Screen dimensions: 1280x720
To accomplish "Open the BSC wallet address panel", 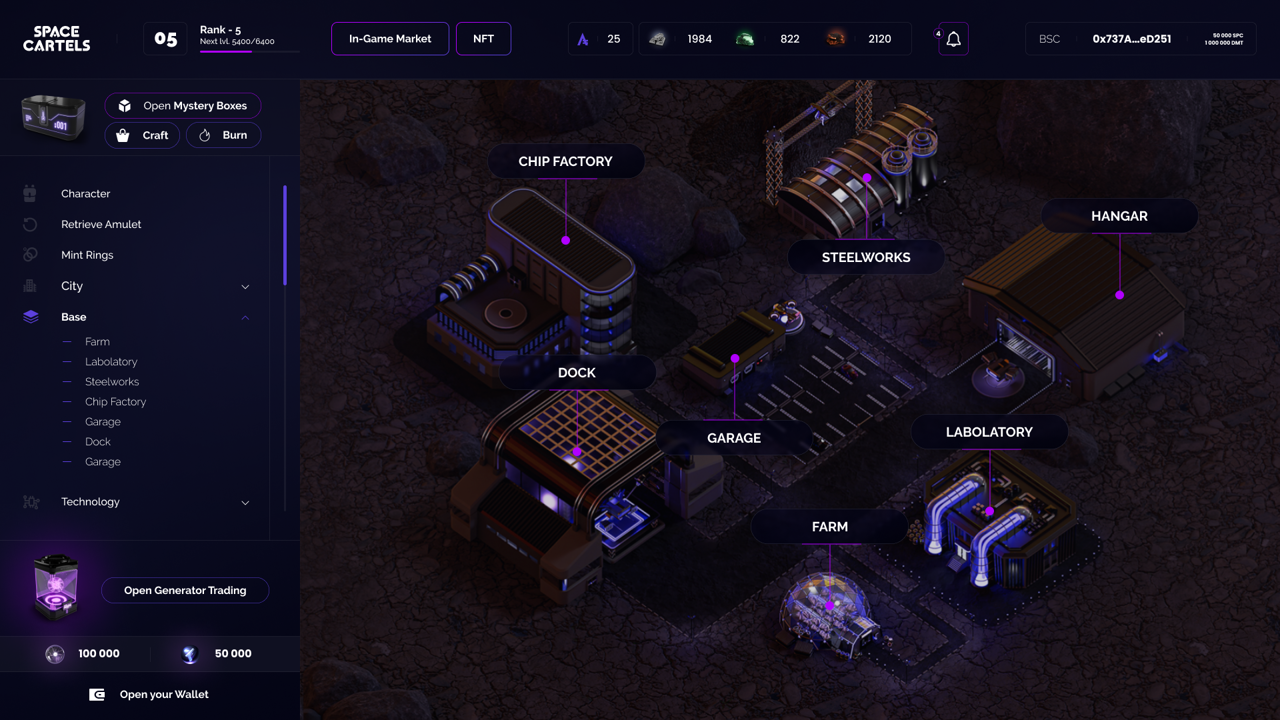I will pyautogui.click(x=1140, y=39).
